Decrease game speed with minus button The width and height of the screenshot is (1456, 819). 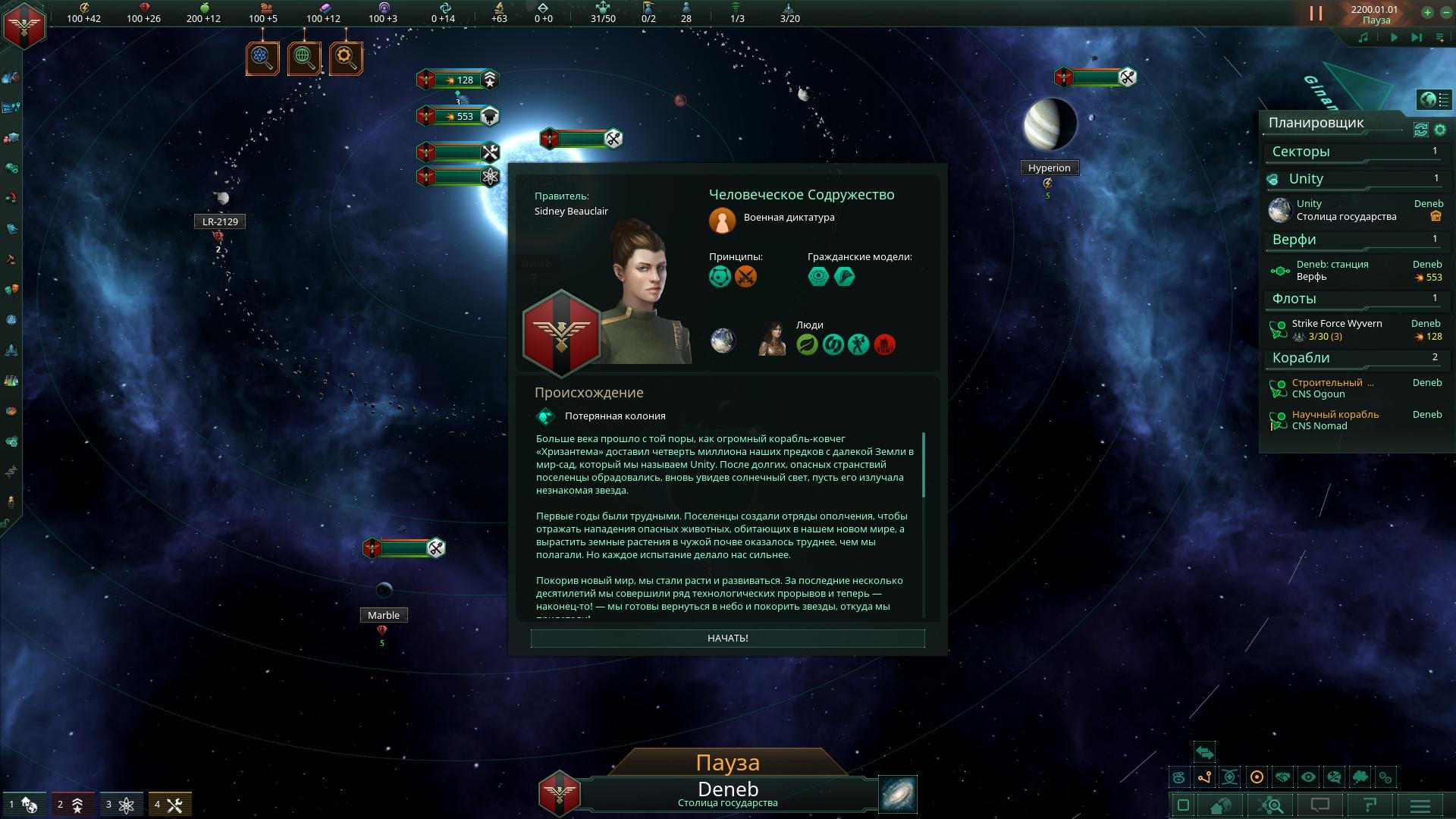1445,12
